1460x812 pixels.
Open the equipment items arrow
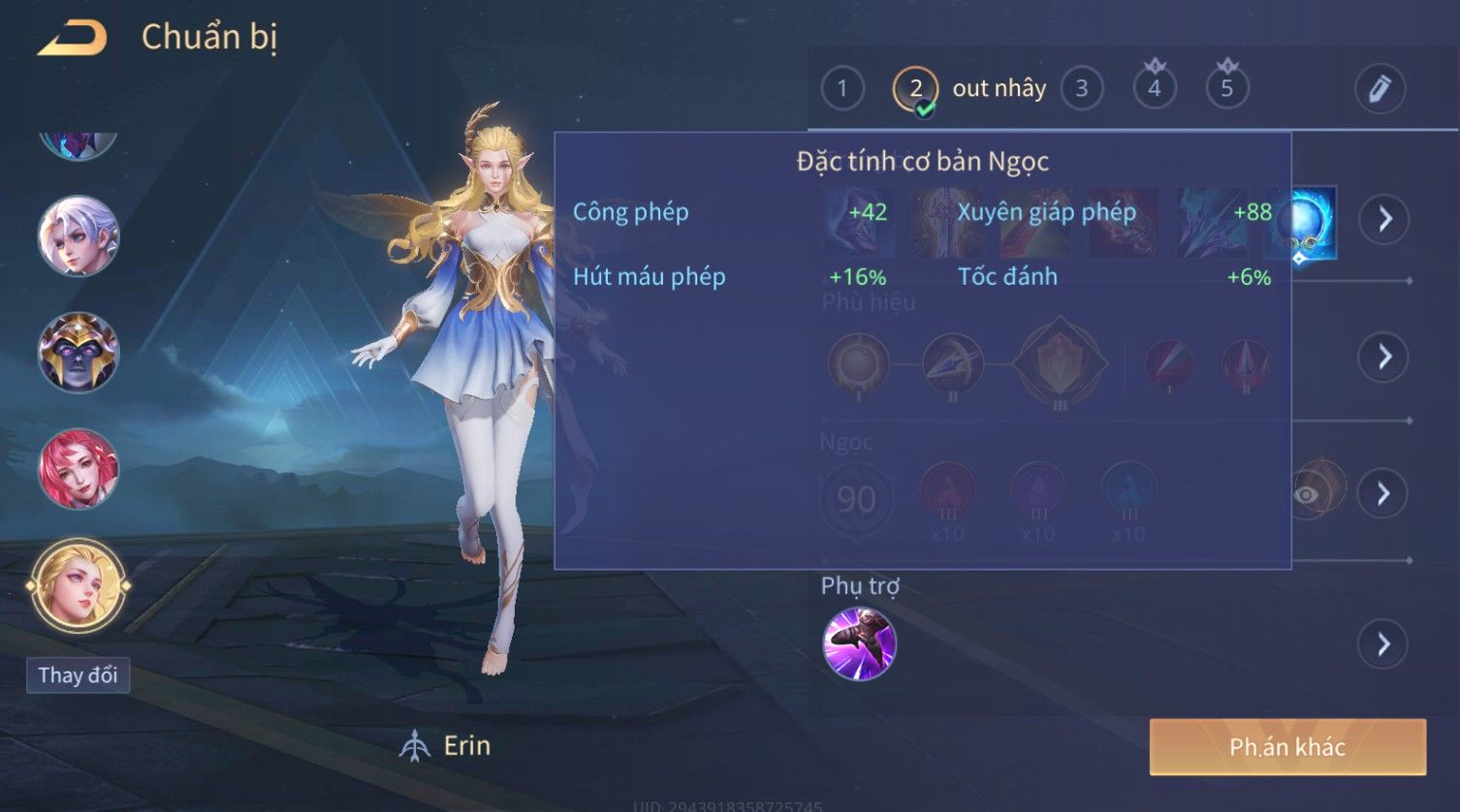[1383, 219]
